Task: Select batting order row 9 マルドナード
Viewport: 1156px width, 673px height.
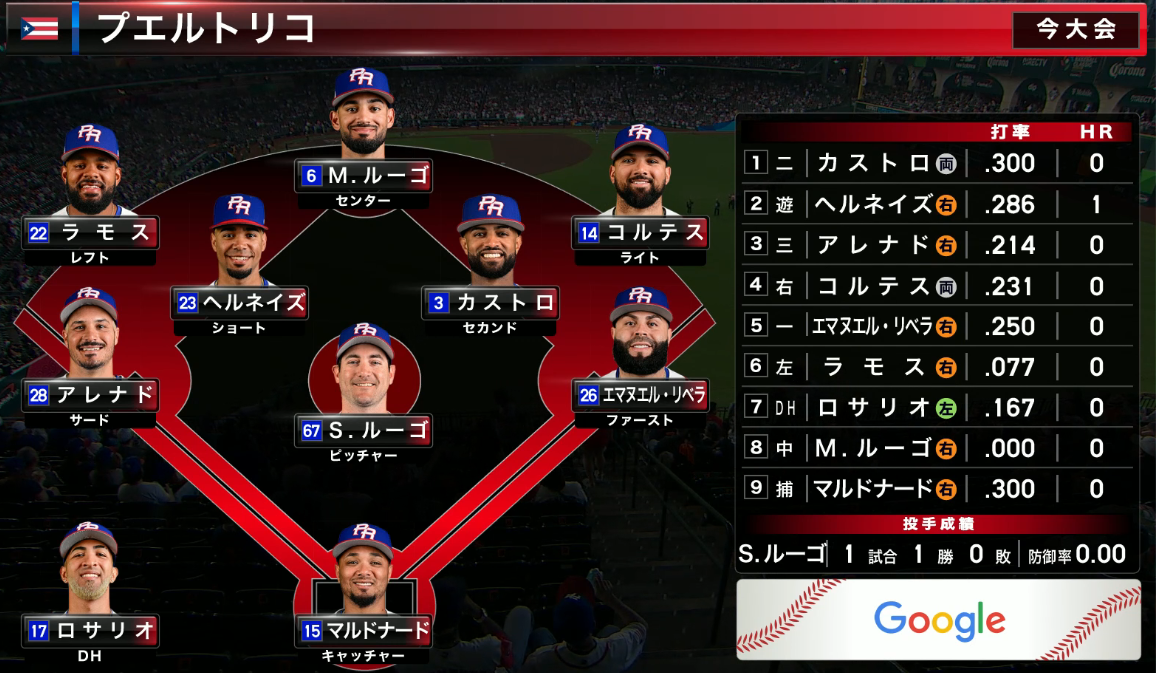Action: click(x=937, y=489)
